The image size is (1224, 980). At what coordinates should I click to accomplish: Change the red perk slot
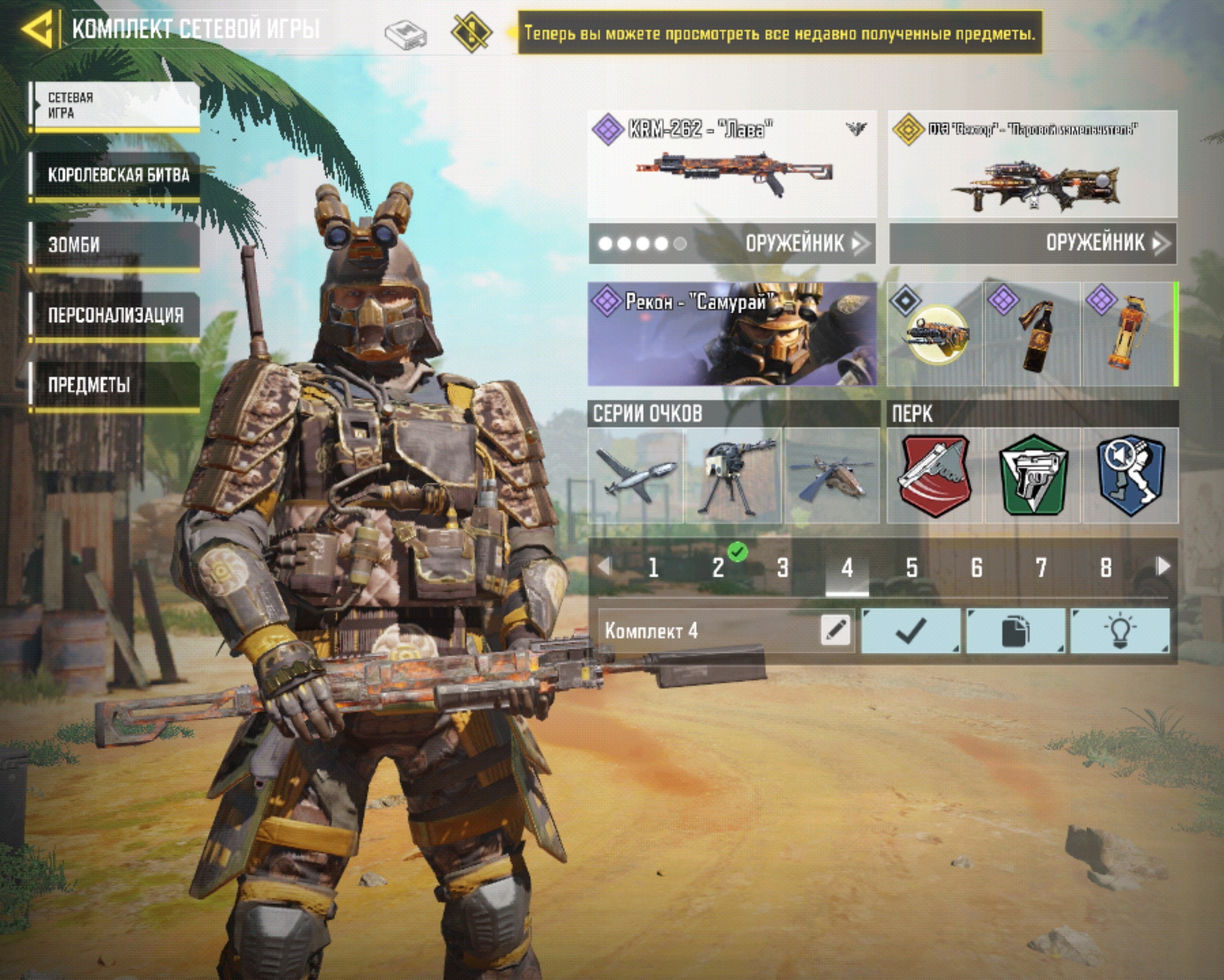coord(935,476)
